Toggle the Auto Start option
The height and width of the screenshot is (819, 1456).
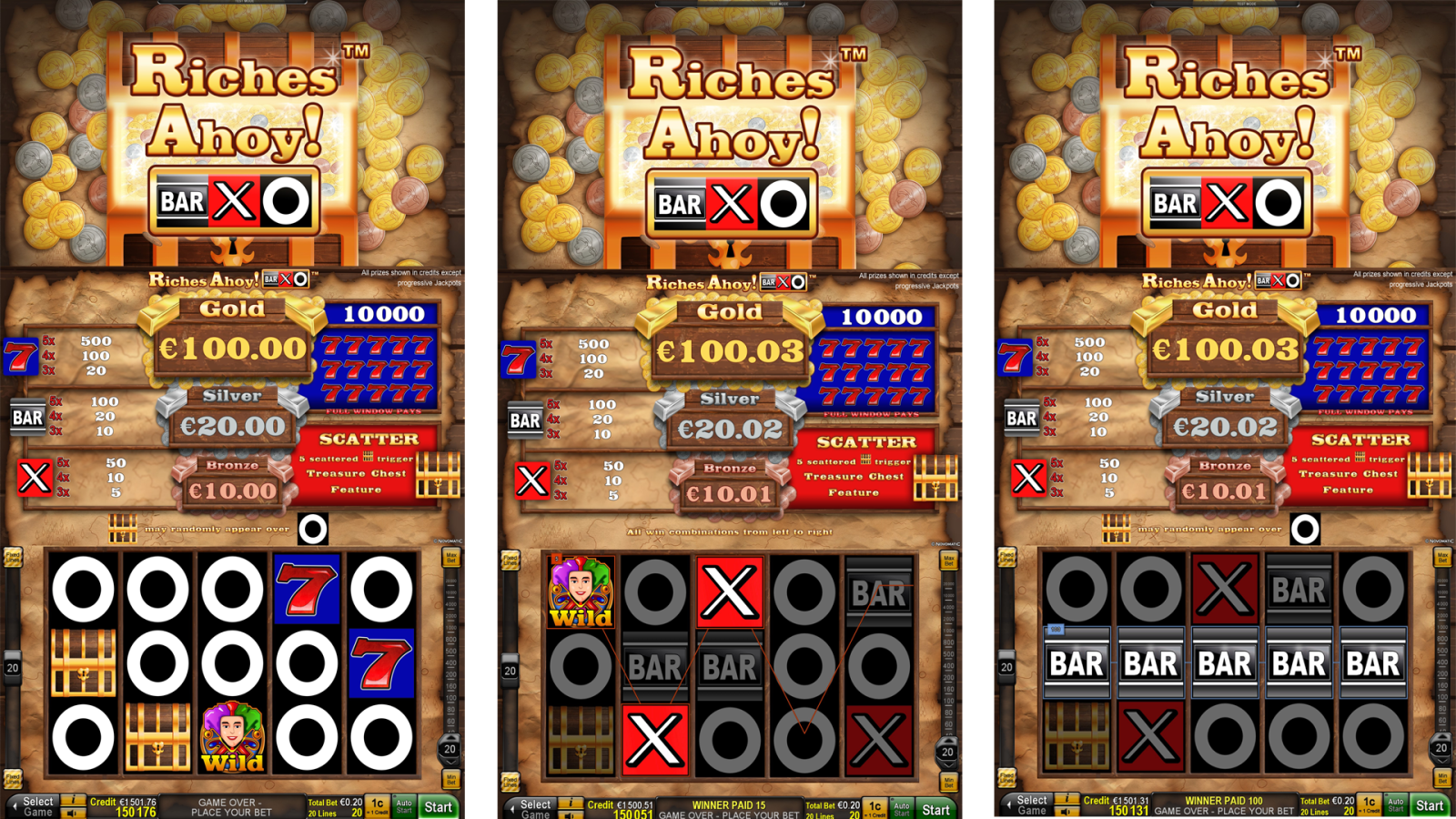point(403,806)
